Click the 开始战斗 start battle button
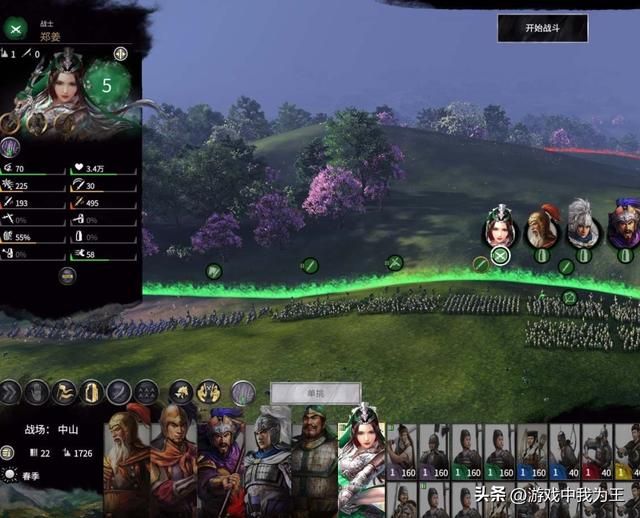640x518 pixels. [542, 28]
